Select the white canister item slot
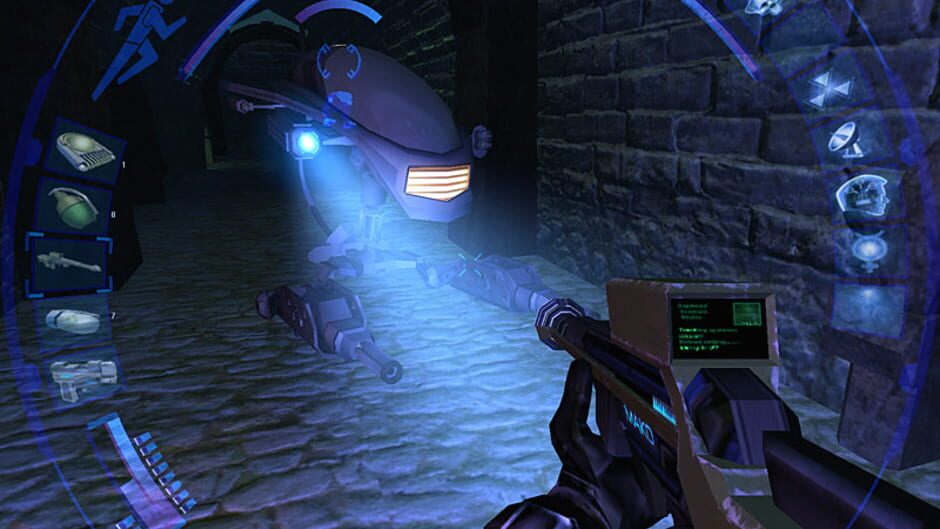940x529 pixels. (x=73, y=320)
